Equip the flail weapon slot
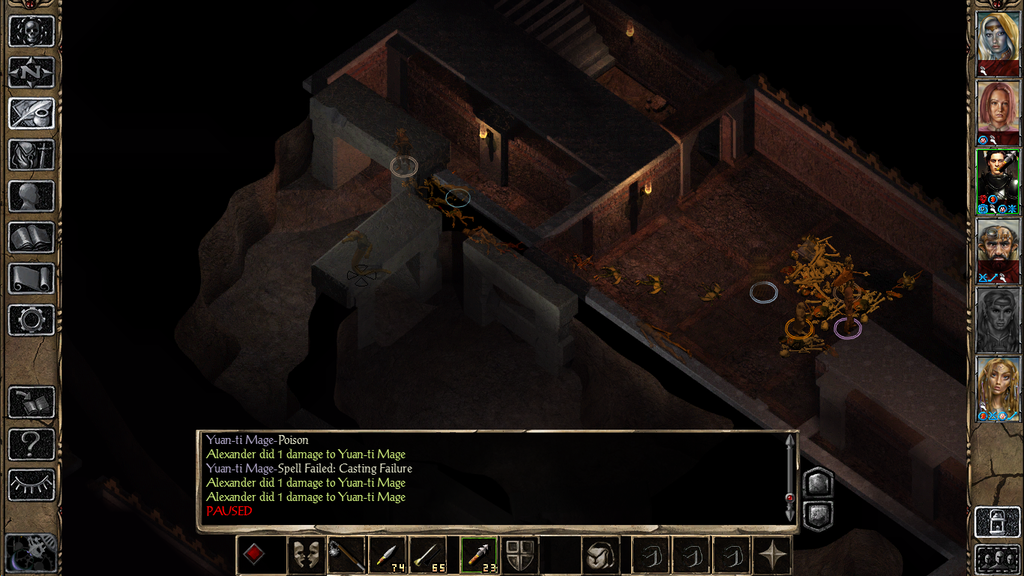This screenshot has width=1024, height=576. [x=347, y=555]
